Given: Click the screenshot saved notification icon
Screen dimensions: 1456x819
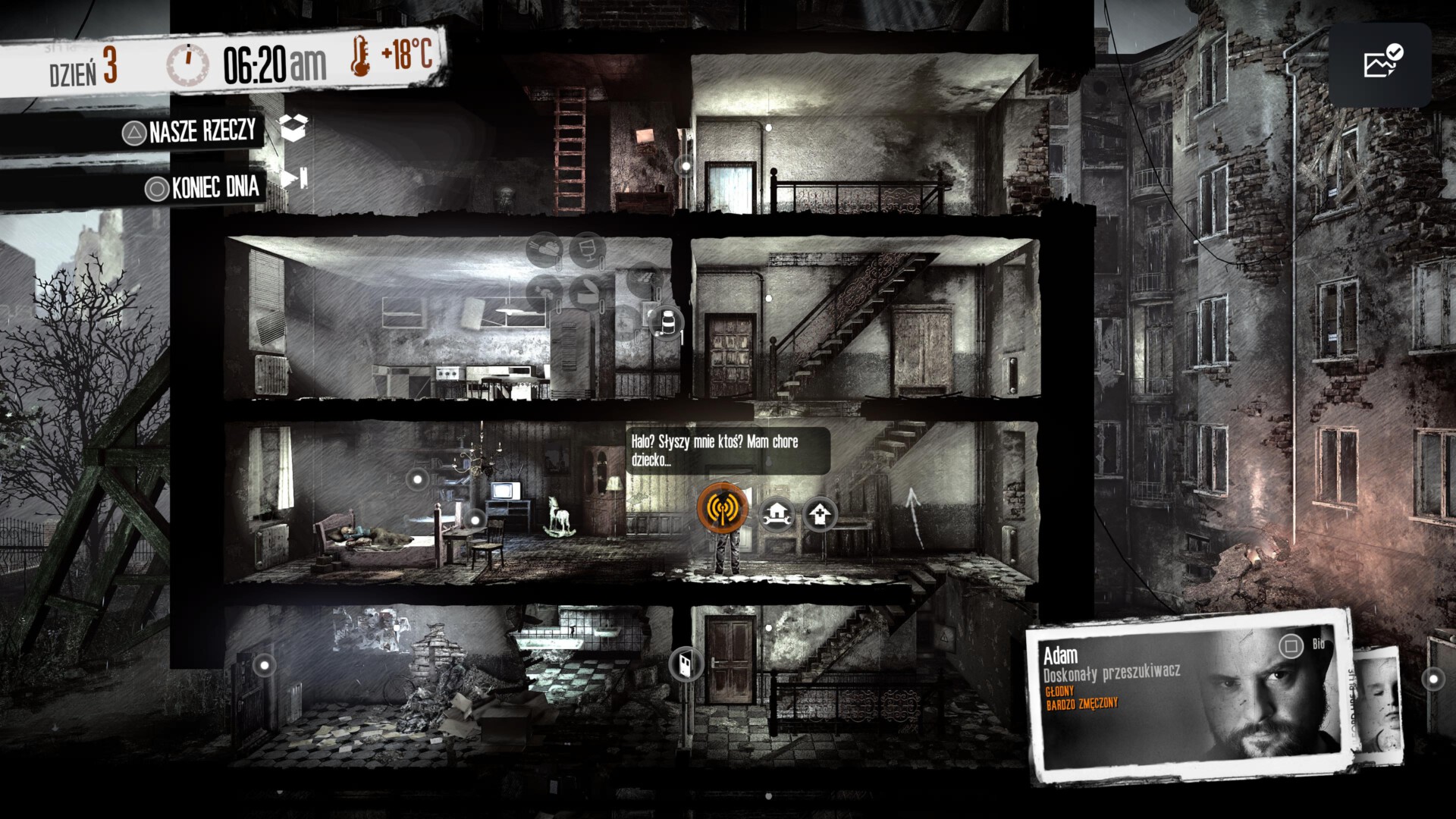Looking at the screenshot, I should click(x=1380, y=64).
